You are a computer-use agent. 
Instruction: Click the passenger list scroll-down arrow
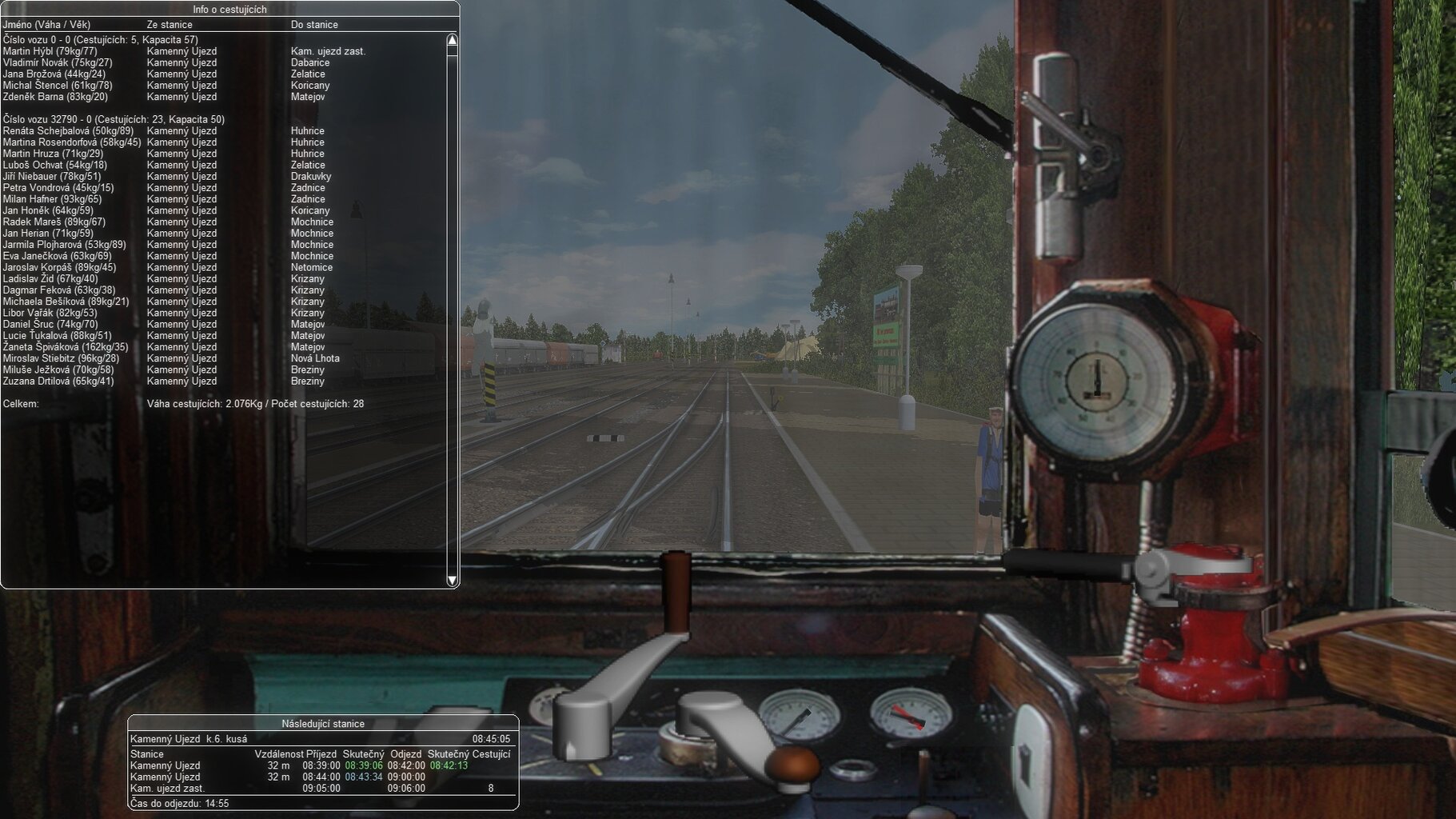coord(452,580)
